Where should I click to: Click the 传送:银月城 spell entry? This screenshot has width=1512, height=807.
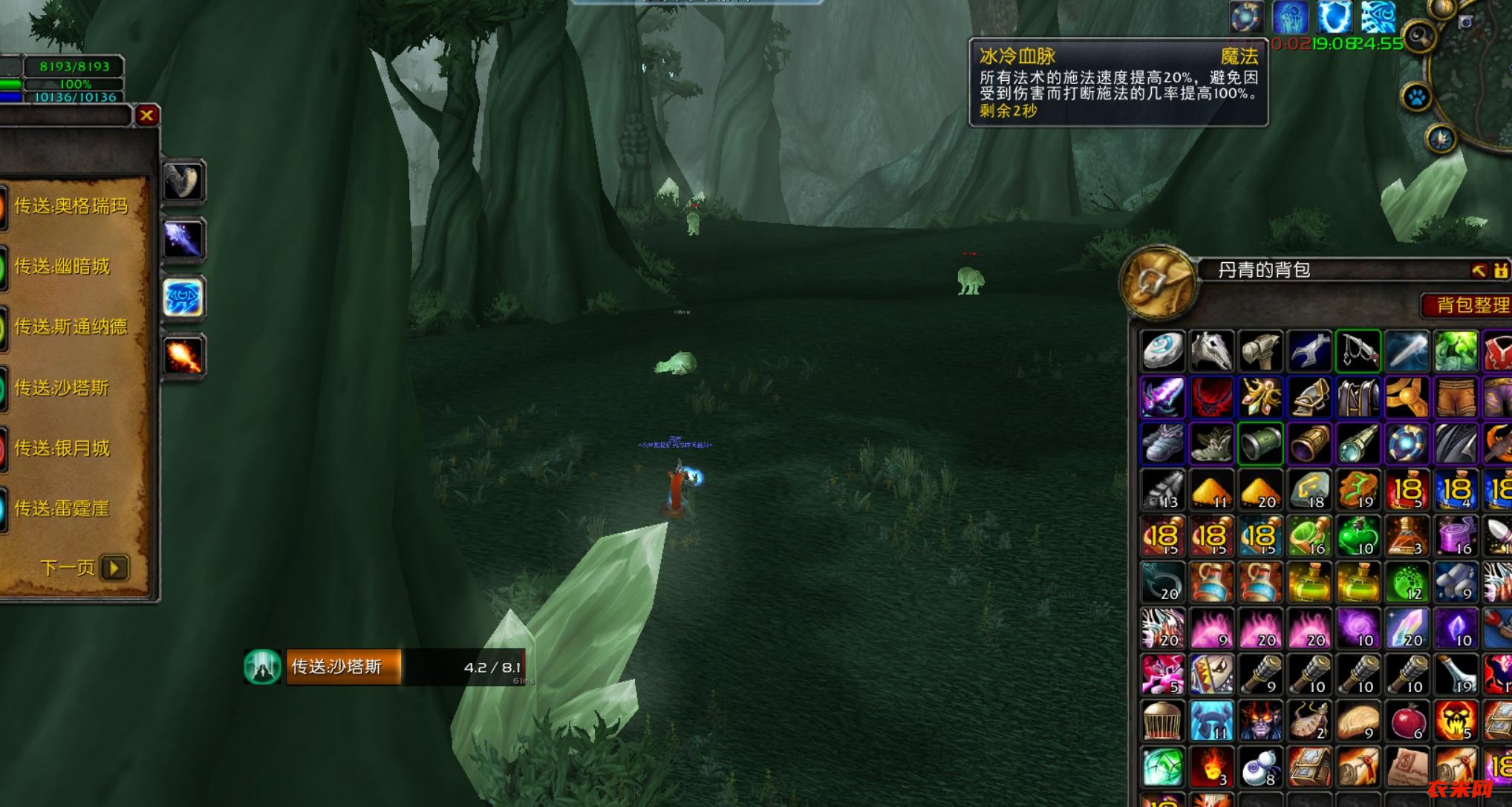[x=62, y=448]
